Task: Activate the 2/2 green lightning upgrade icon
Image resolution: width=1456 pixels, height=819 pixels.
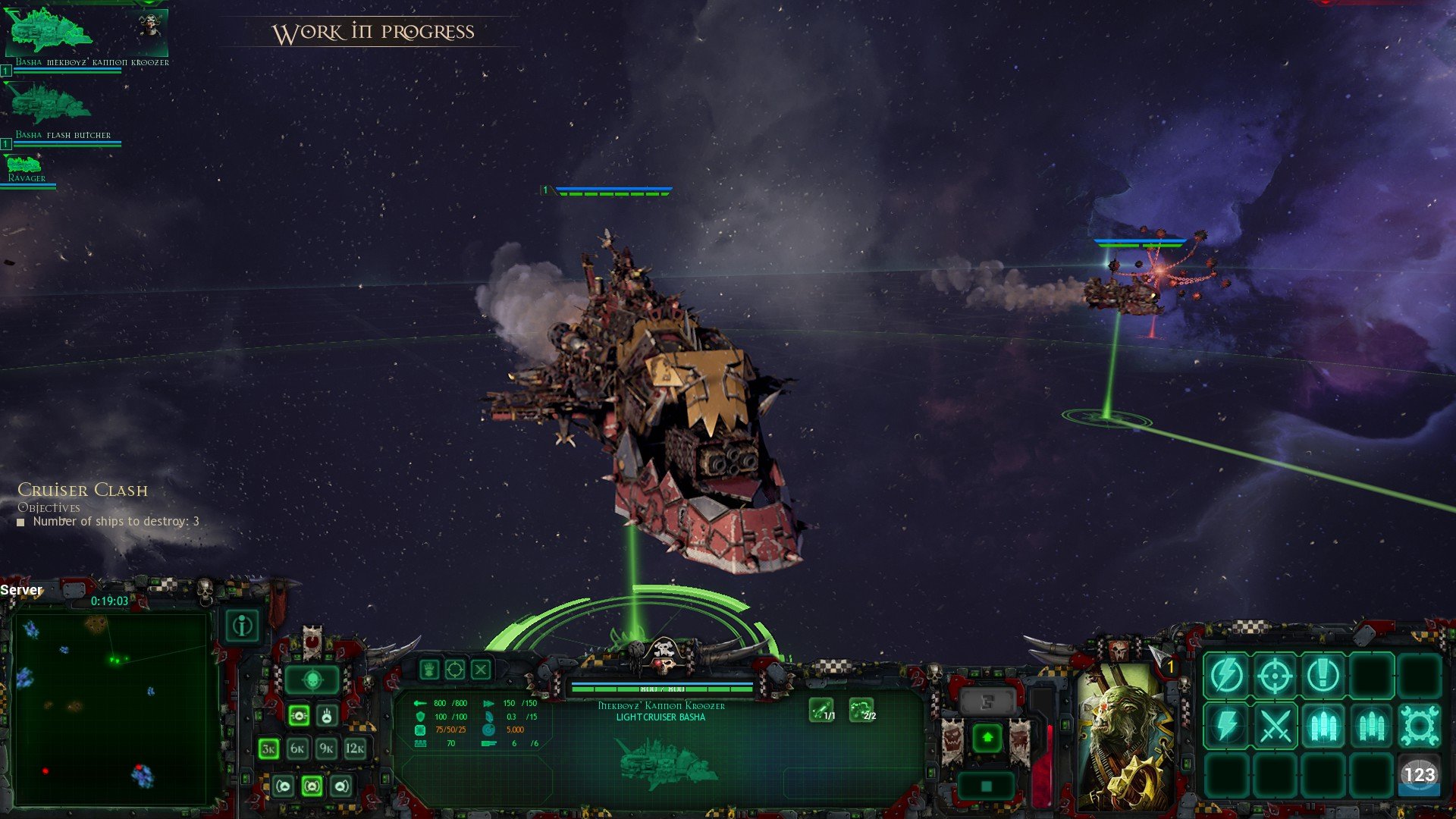Action: (861, 709)
